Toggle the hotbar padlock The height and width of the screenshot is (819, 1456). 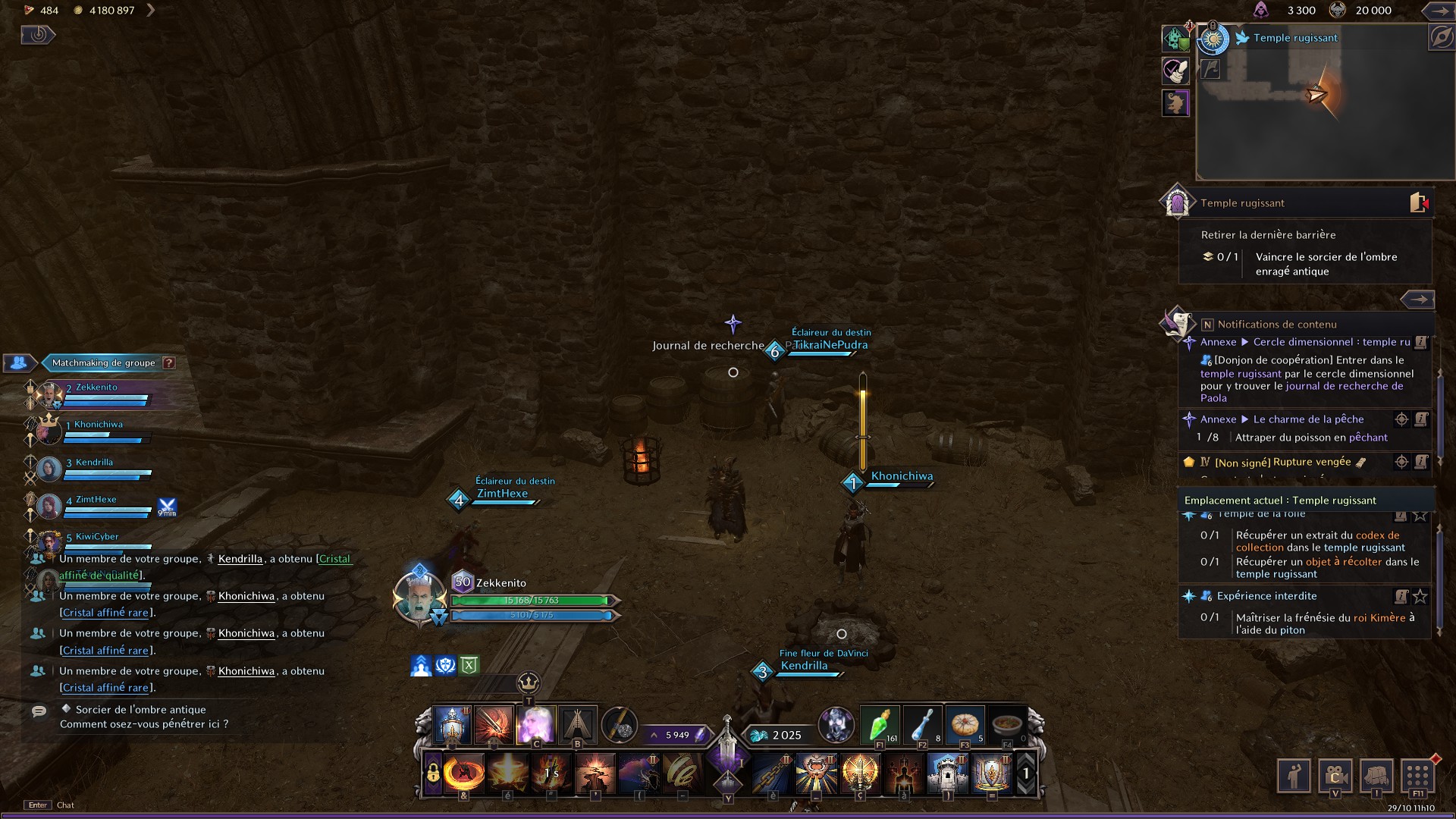click(x=432, y=773)
